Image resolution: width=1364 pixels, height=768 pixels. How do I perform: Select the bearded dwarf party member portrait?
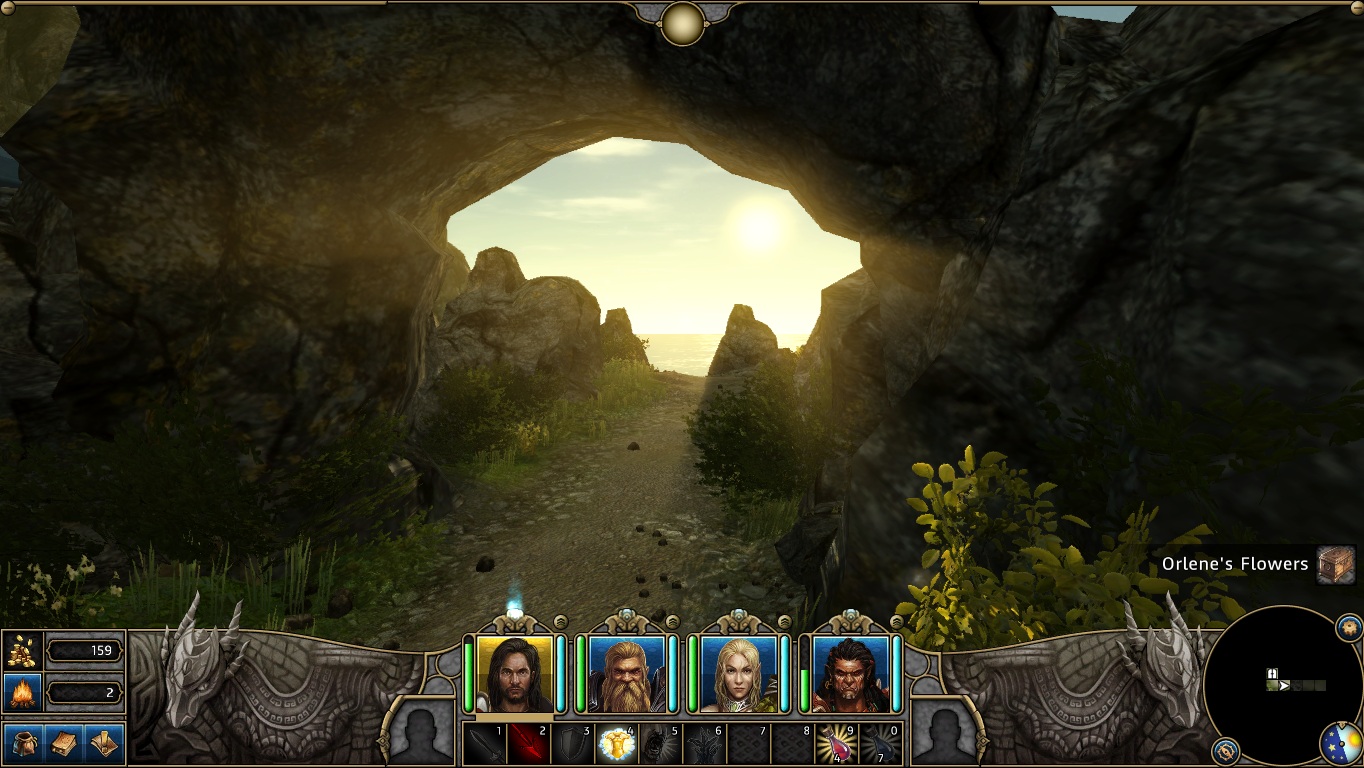click(x=627, y=674)
